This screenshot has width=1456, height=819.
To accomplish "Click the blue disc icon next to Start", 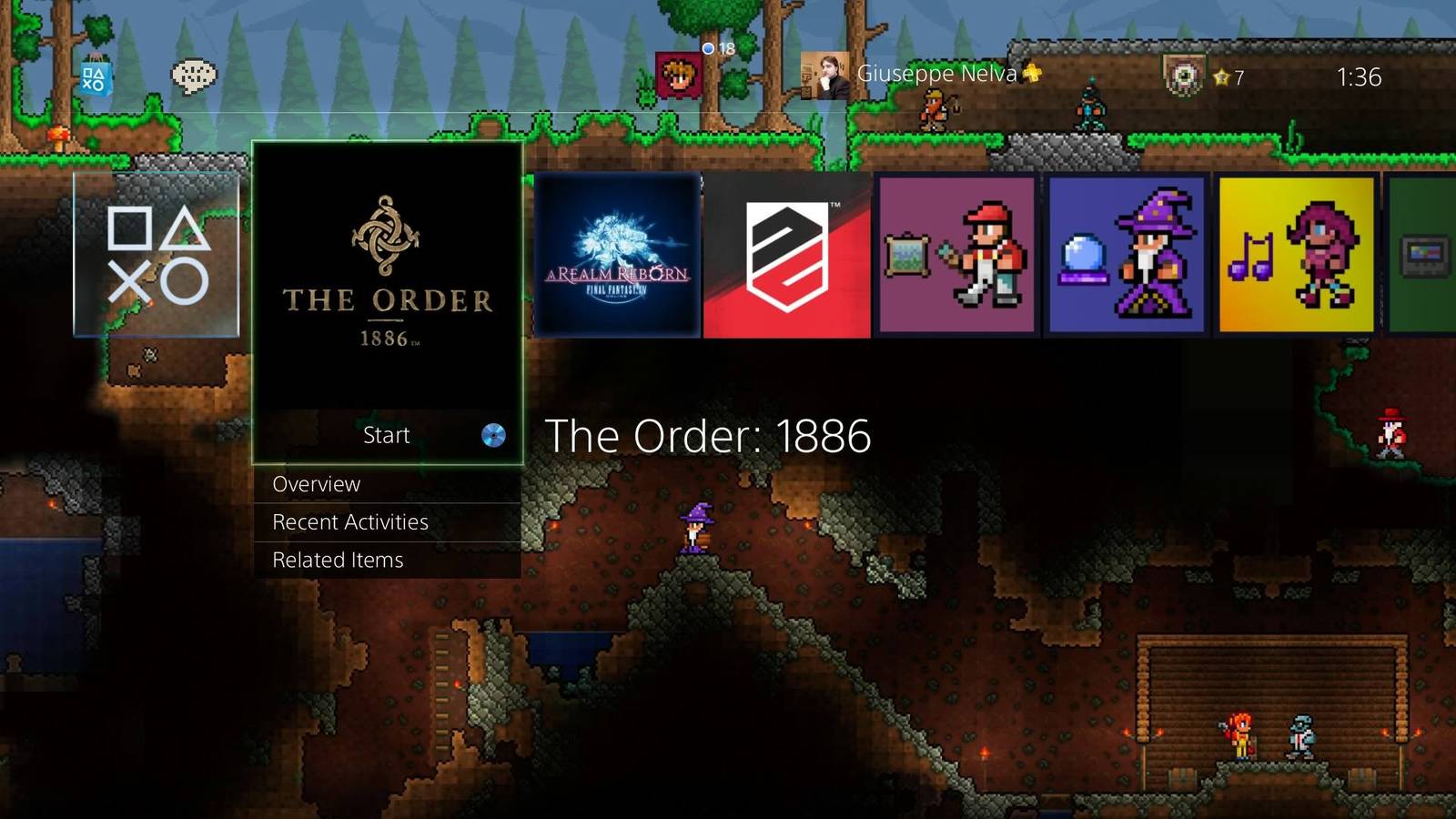I will point(494,436).
